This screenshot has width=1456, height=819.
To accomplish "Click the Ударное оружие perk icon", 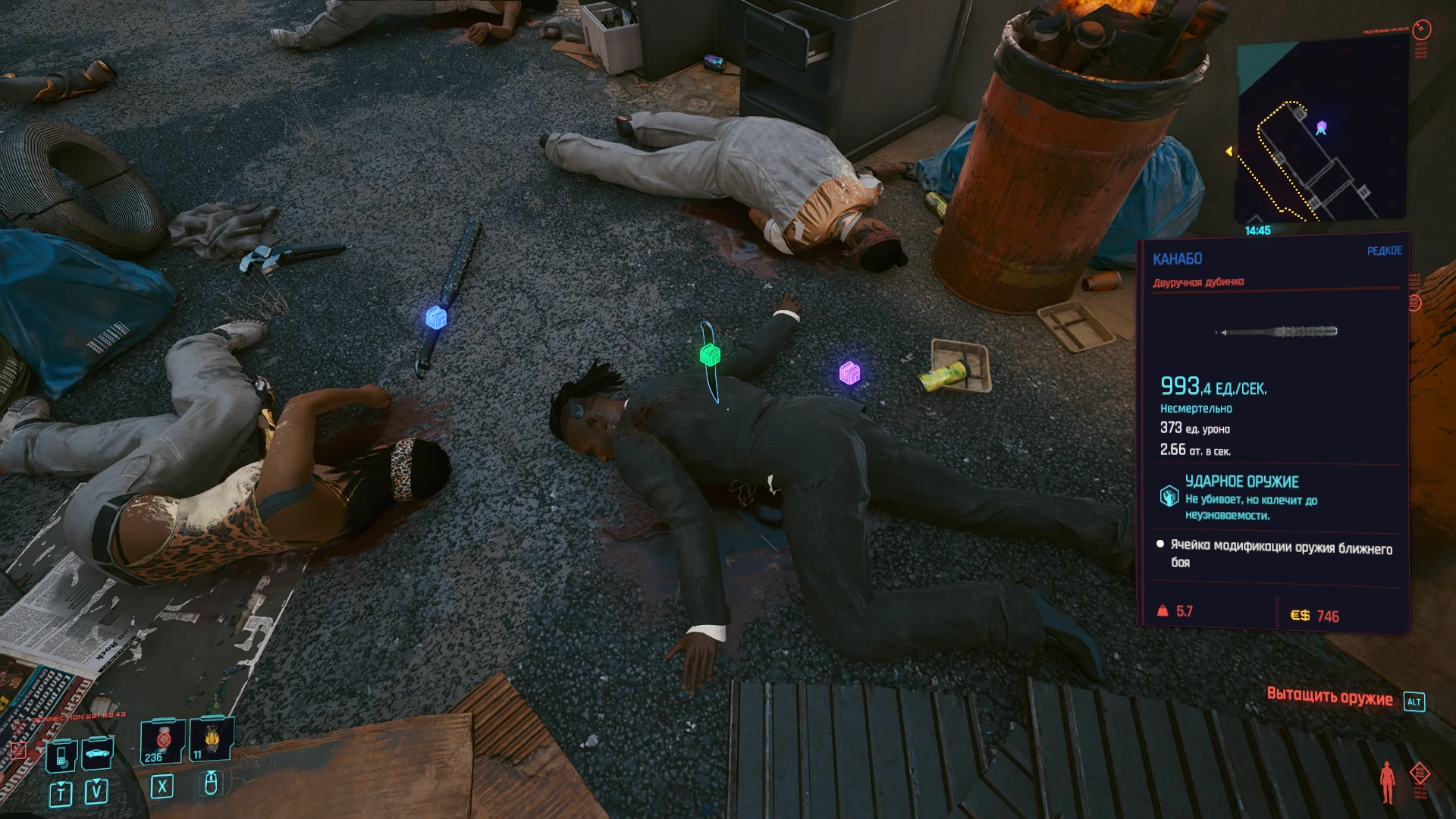I will pos(1169,497).
